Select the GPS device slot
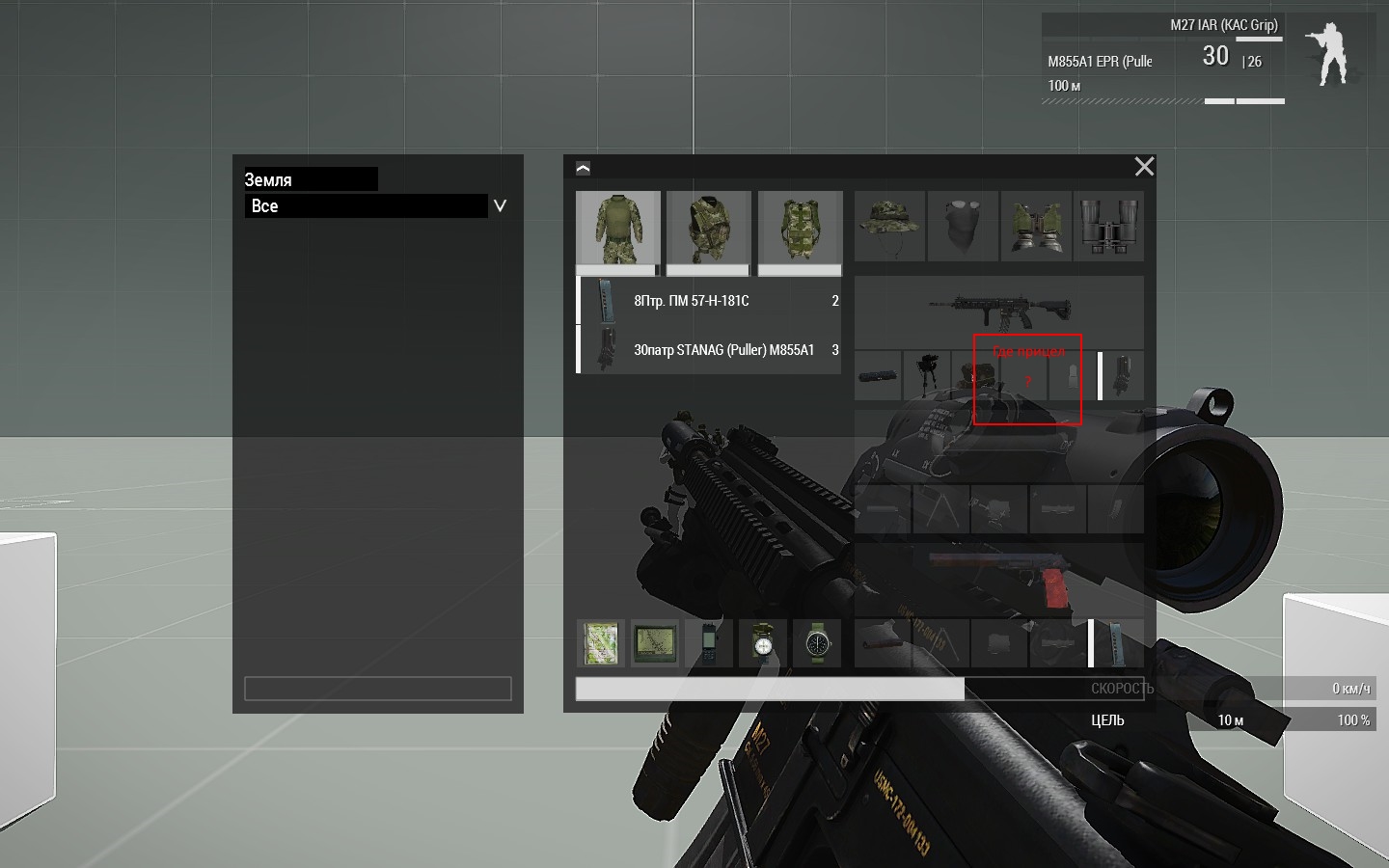 pyautogui.click(x=654, y=643)
